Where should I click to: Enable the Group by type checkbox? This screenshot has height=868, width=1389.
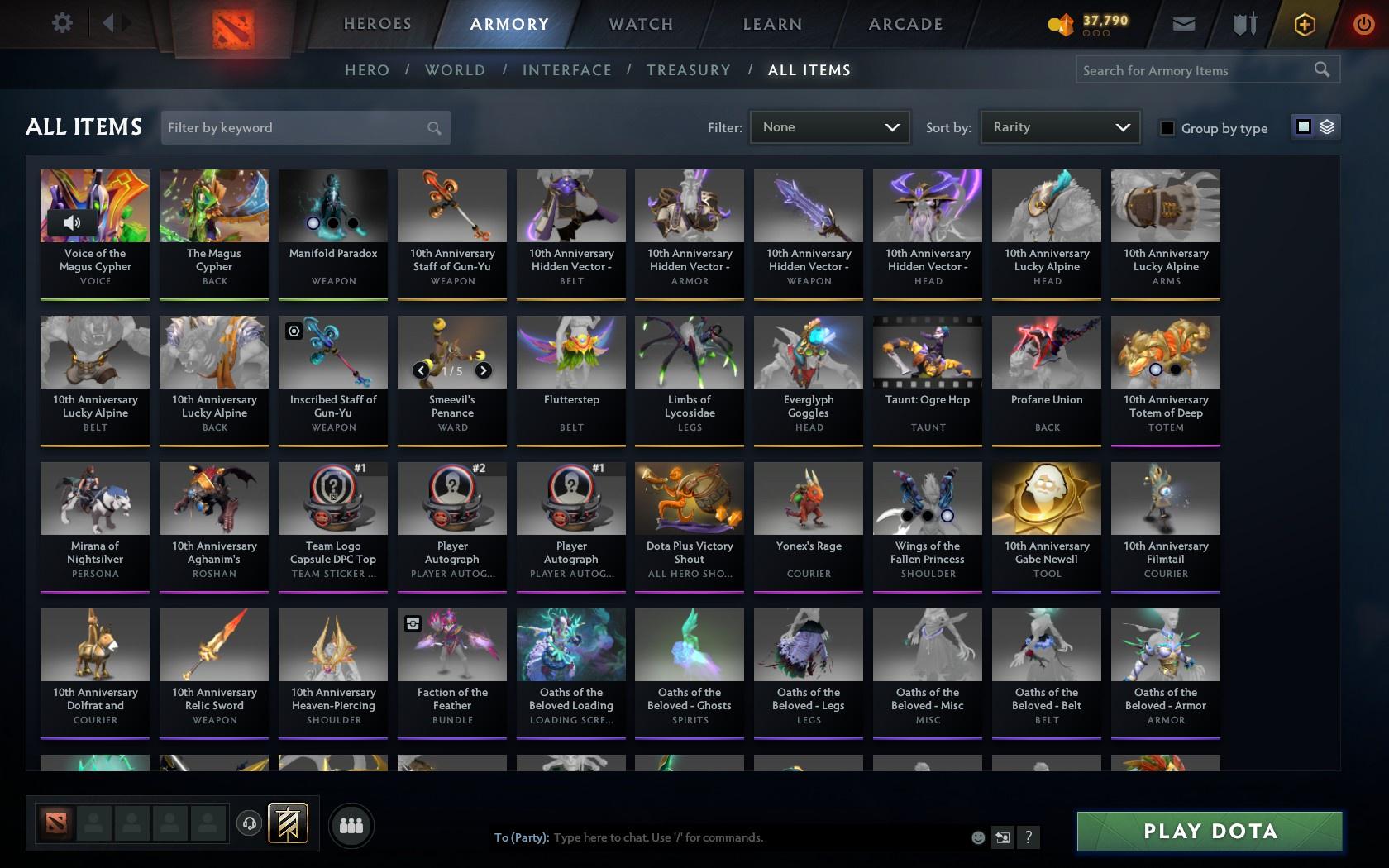(1167, 129)
